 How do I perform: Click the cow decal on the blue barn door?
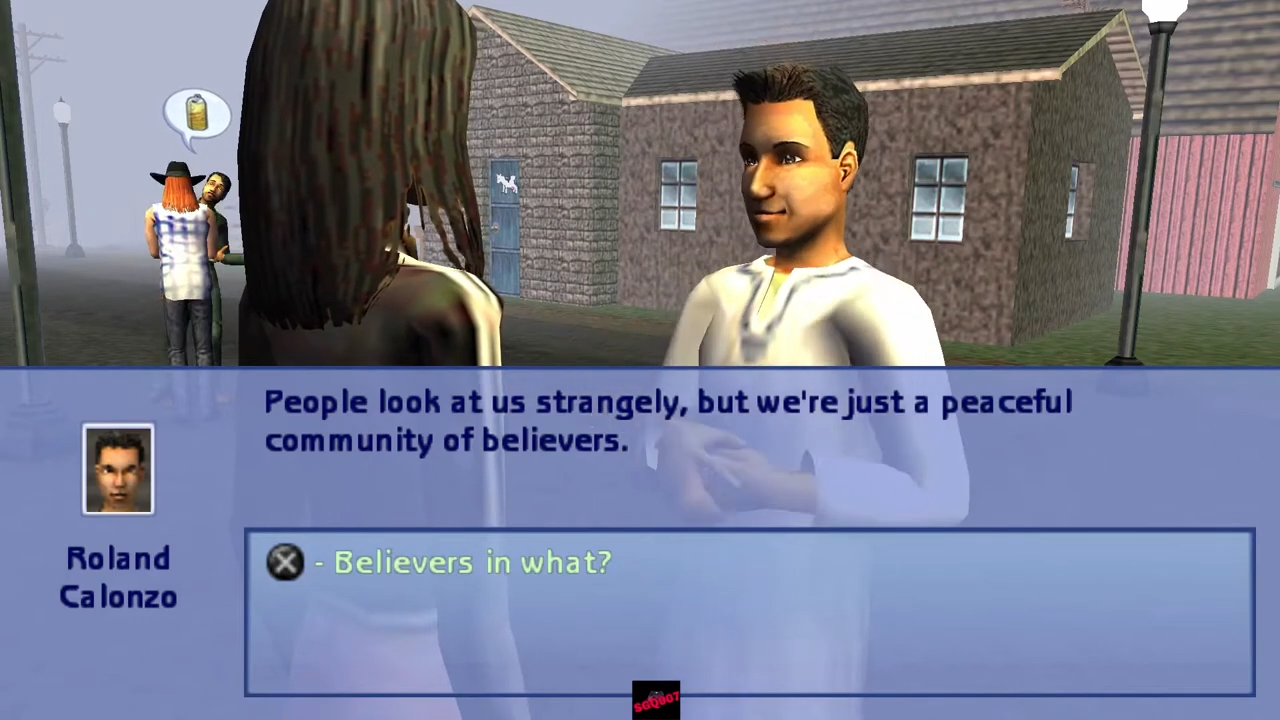coord(506,185)
